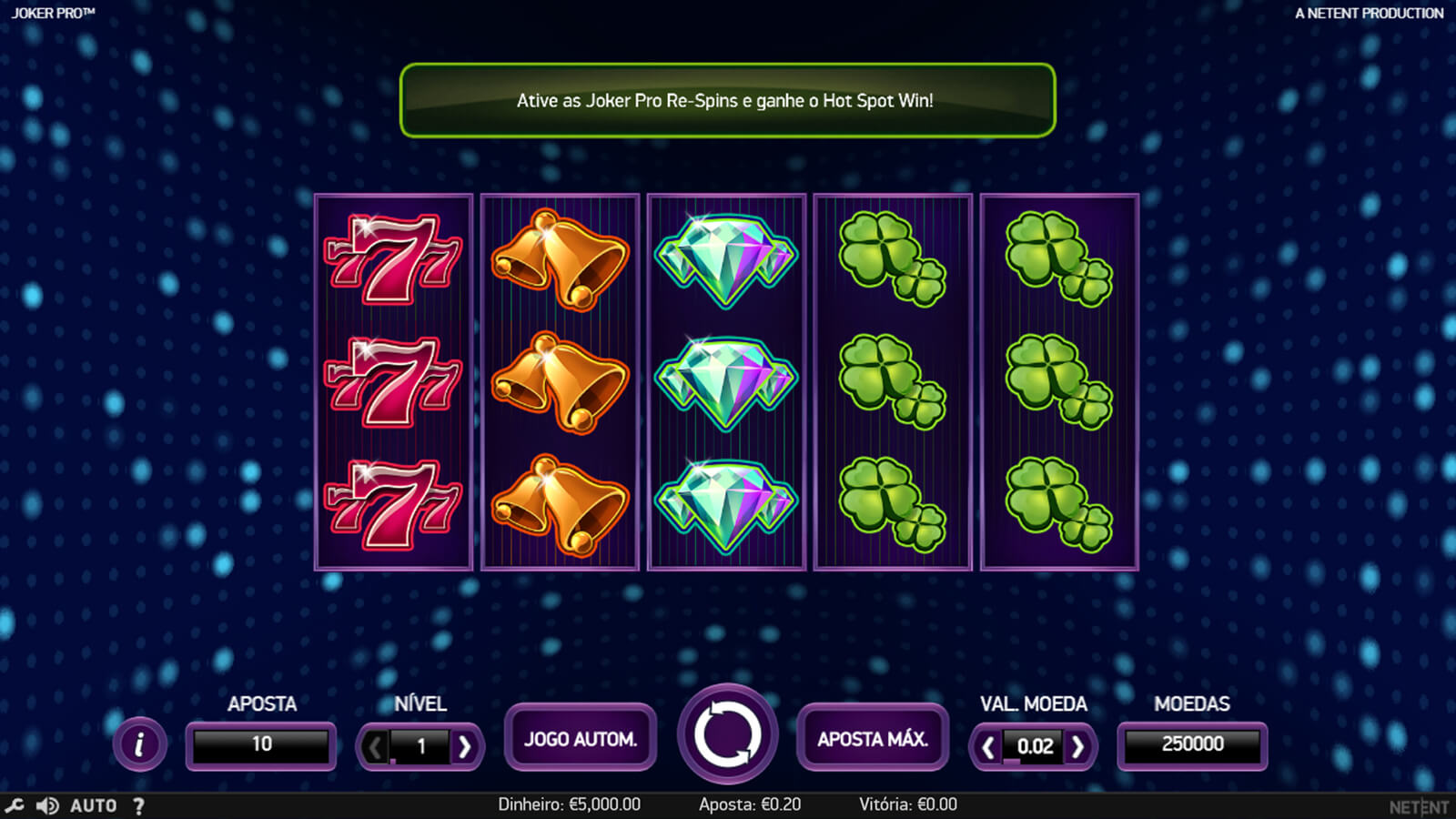Toggle sound with the speaker icon

tap(46, 805)
